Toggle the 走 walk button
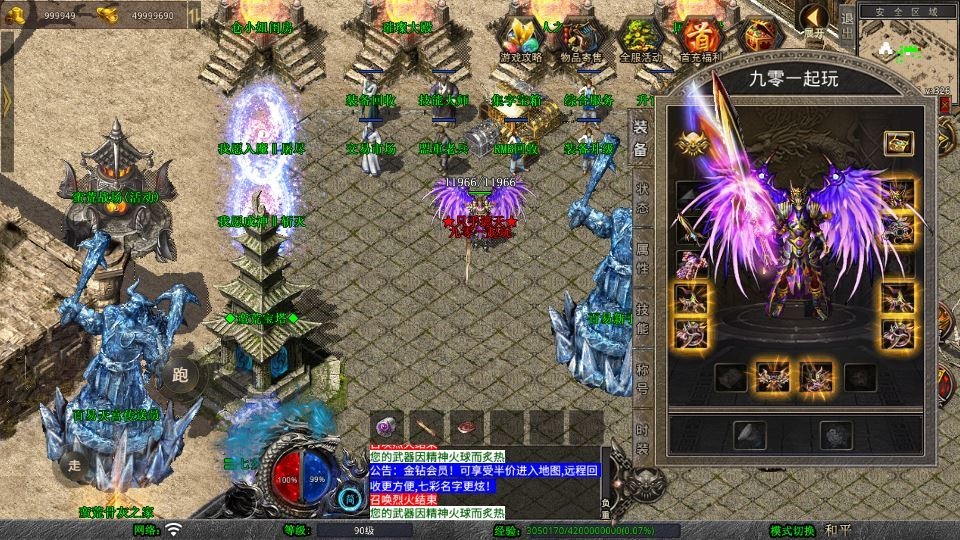Image resolution: width=960 pixels, height=540 pixels. click(x=73, y=464)
